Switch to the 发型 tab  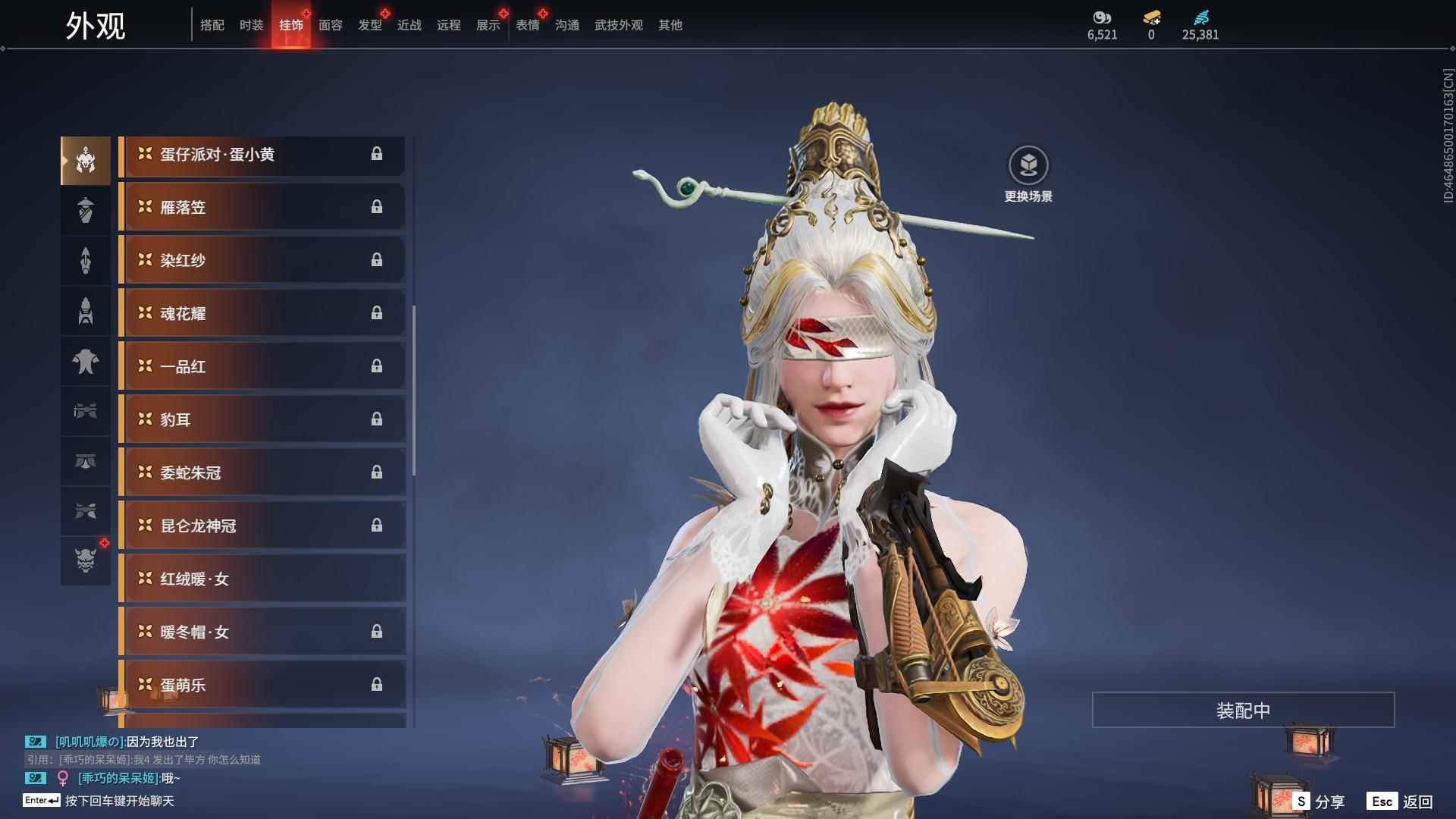tap(370, 25)
